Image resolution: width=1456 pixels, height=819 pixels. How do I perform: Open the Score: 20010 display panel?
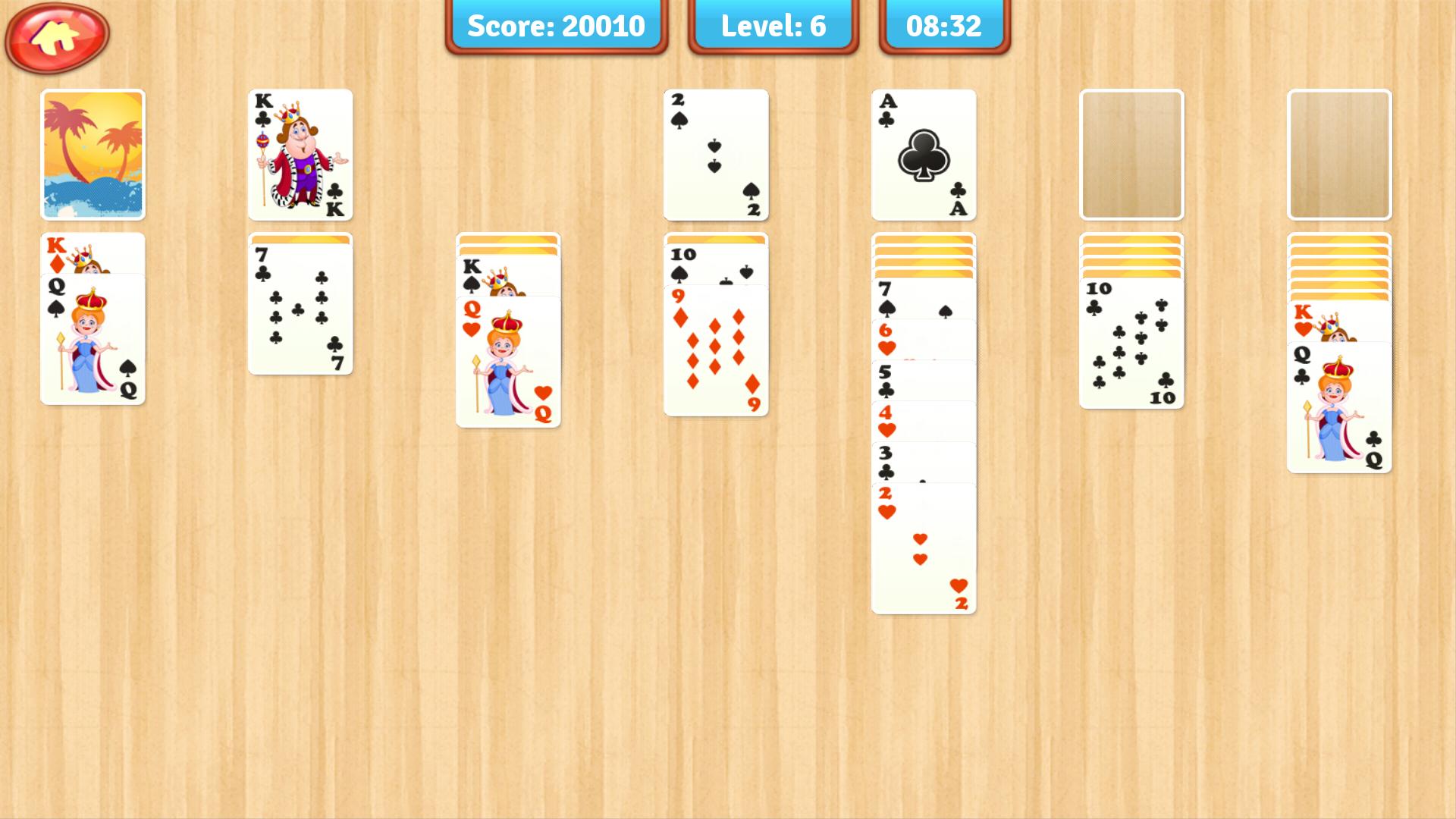(x=557, y=27)
